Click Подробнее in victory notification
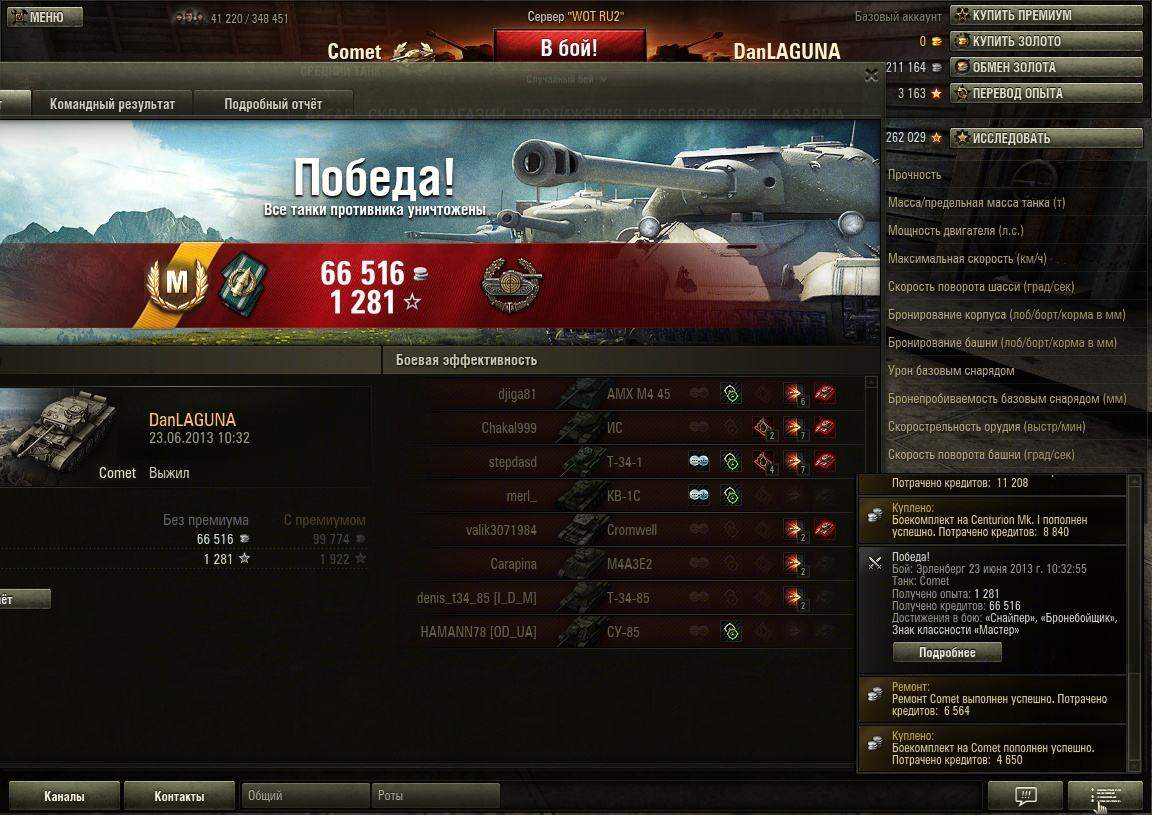 click(947, 652)
